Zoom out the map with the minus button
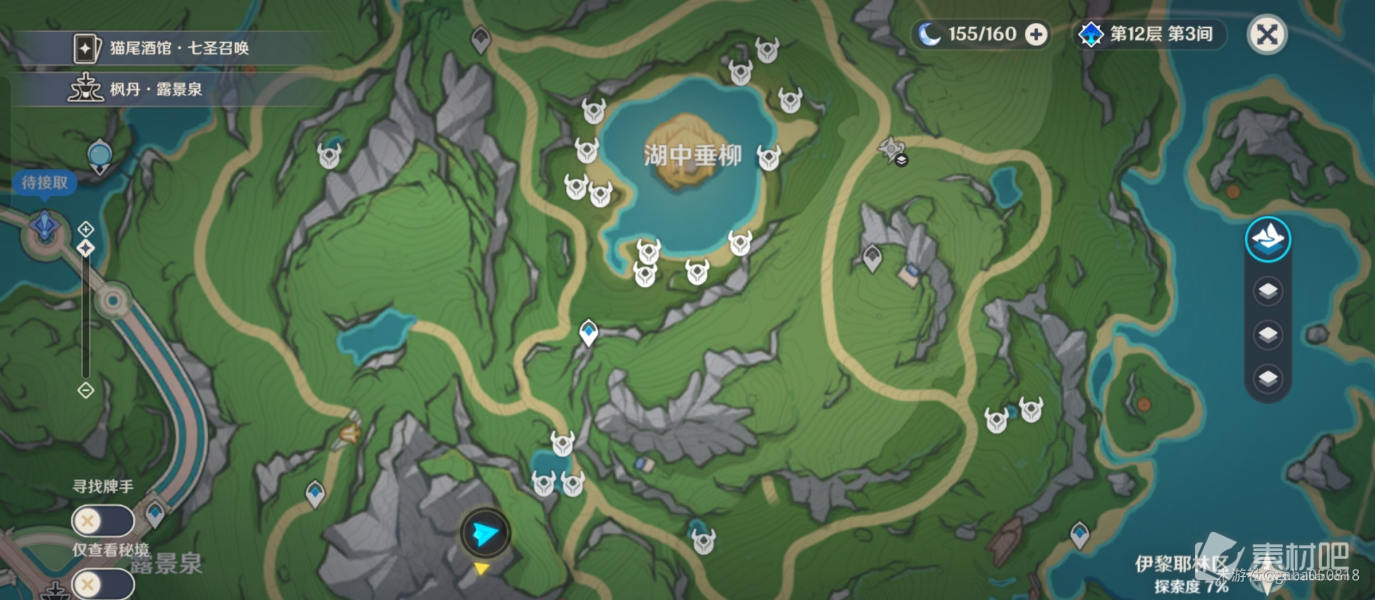Viewport: 1375px width, 600px height. coord(86,390)
